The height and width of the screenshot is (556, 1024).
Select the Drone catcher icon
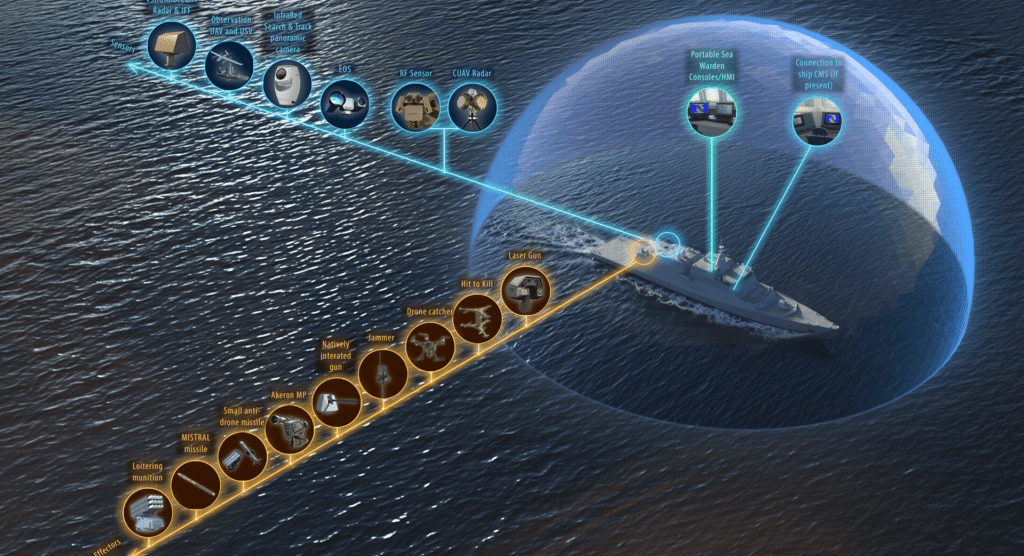point(431,347)
